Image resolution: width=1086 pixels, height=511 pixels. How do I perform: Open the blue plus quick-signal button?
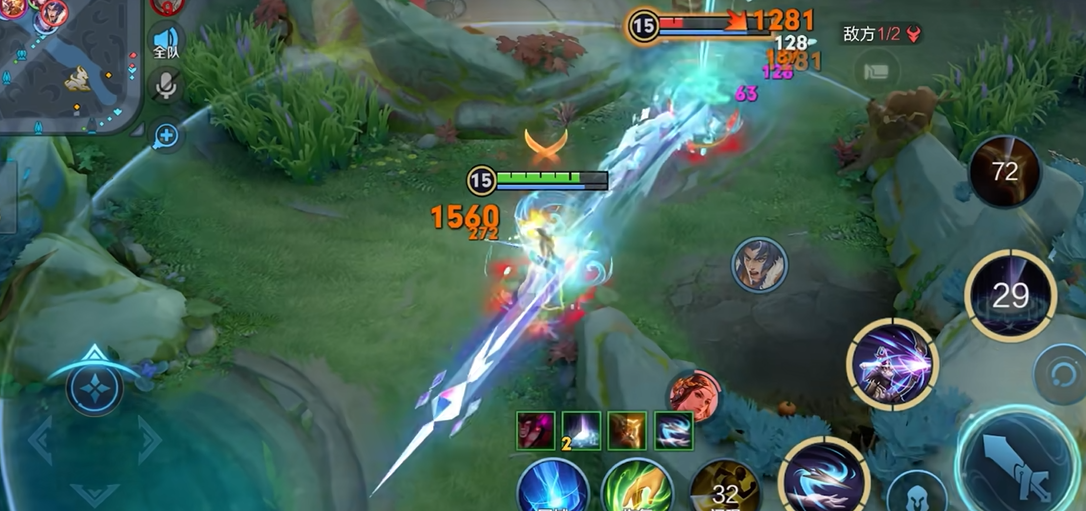tap(165, 135)
